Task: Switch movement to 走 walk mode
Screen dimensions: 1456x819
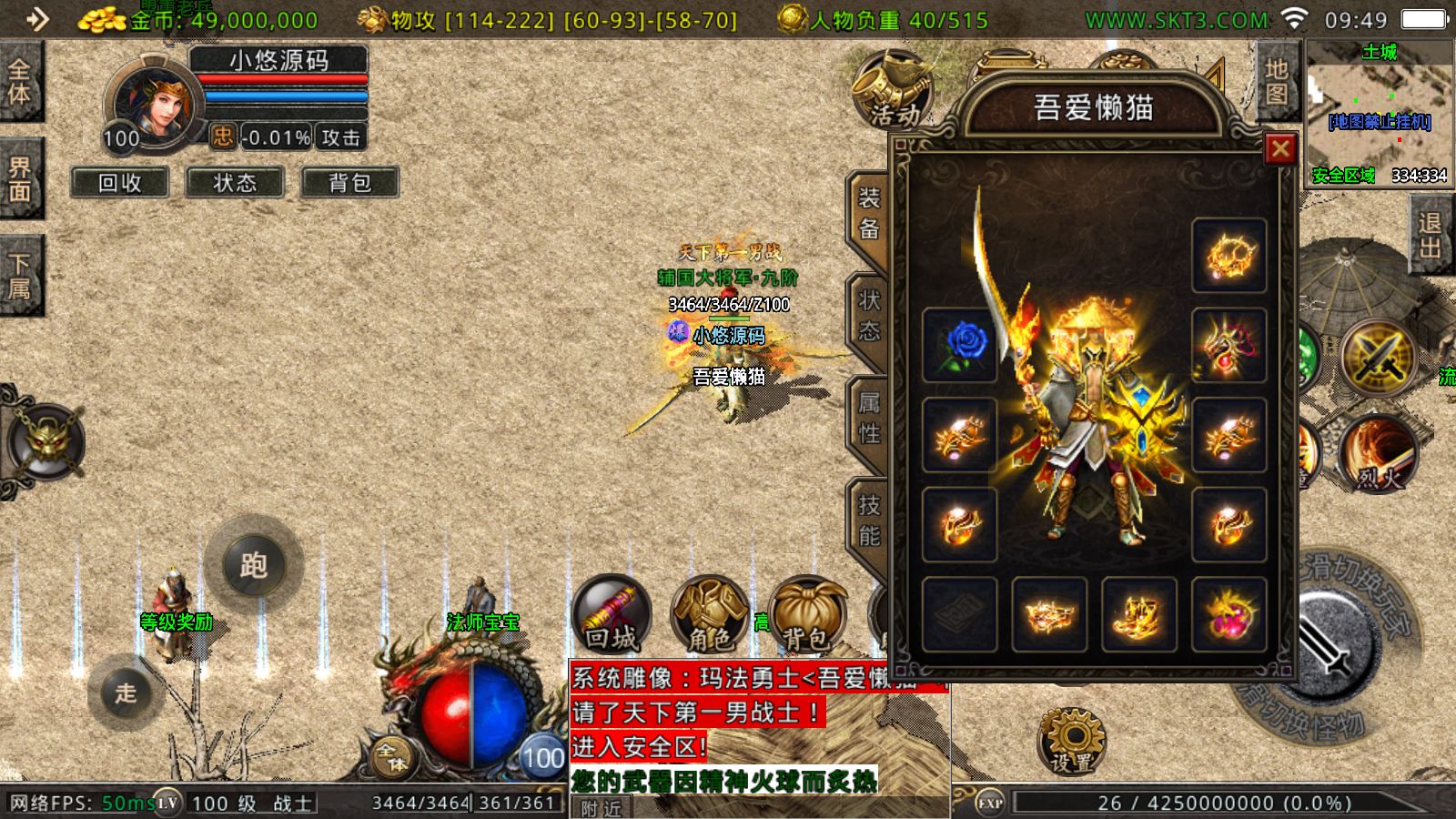Action: [x=126, y=693]
